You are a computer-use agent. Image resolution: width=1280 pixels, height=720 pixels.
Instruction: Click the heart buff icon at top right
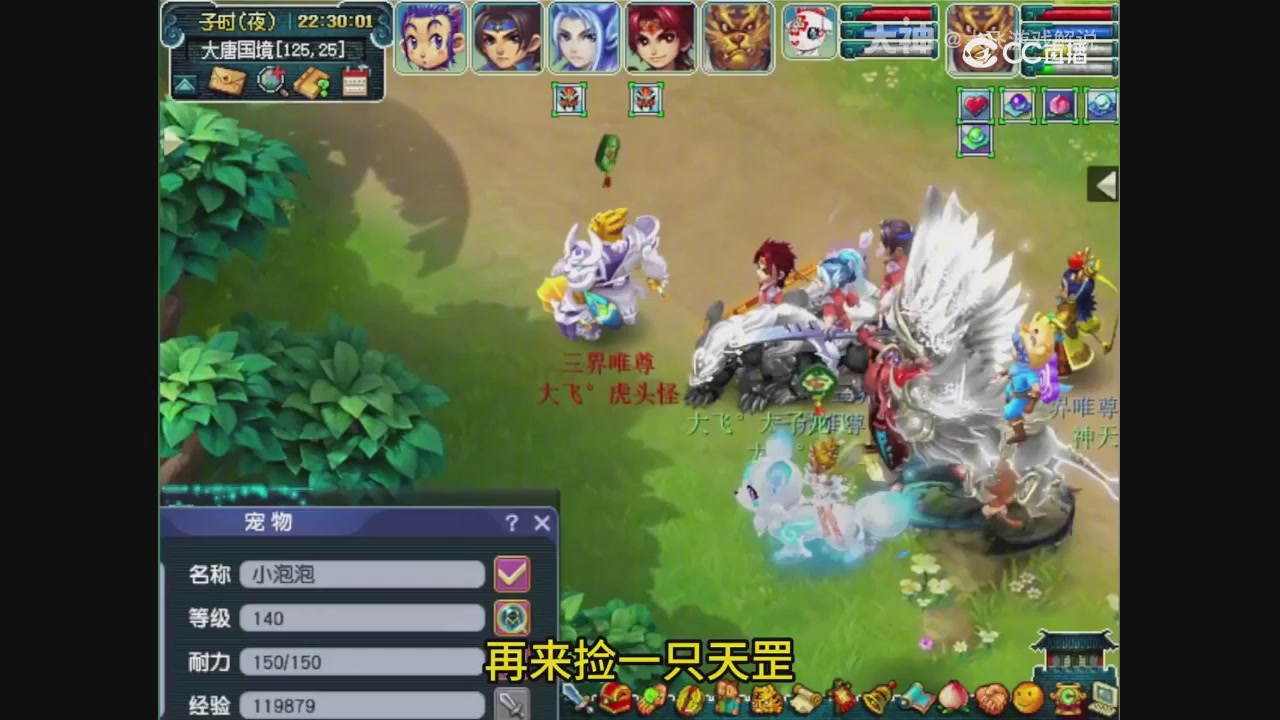point(975,106)
